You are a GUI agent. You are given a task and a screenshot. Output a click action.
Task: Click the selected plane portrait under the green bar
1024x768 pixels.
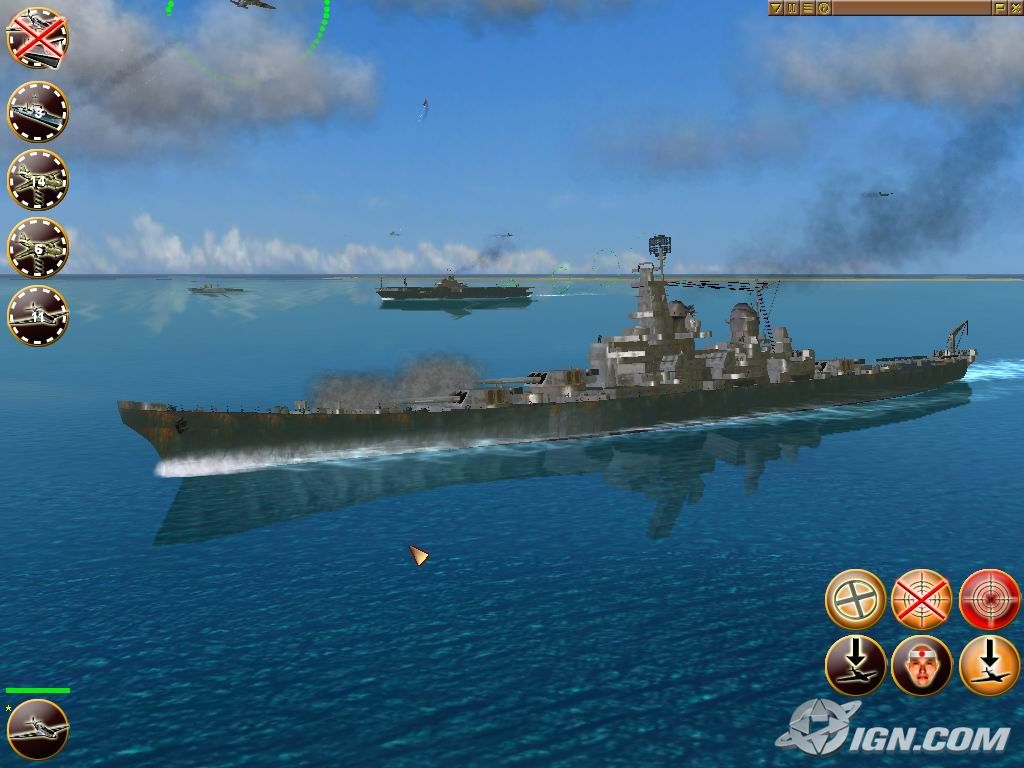37,729
